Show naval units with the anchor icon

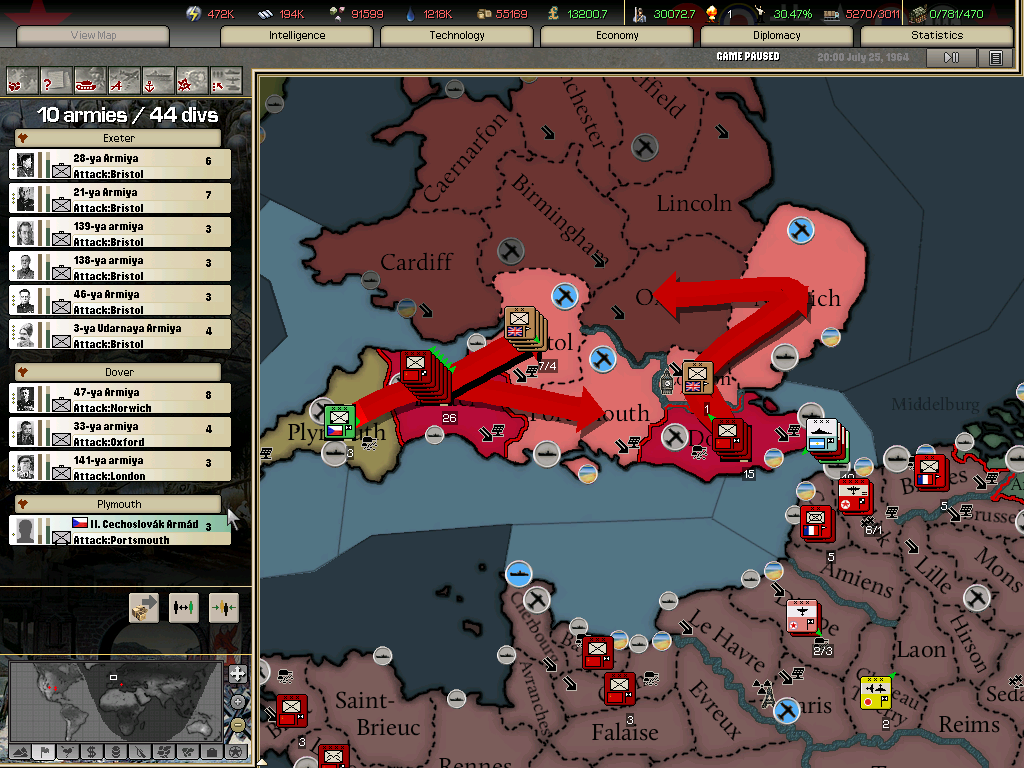[x=158, y=79]
